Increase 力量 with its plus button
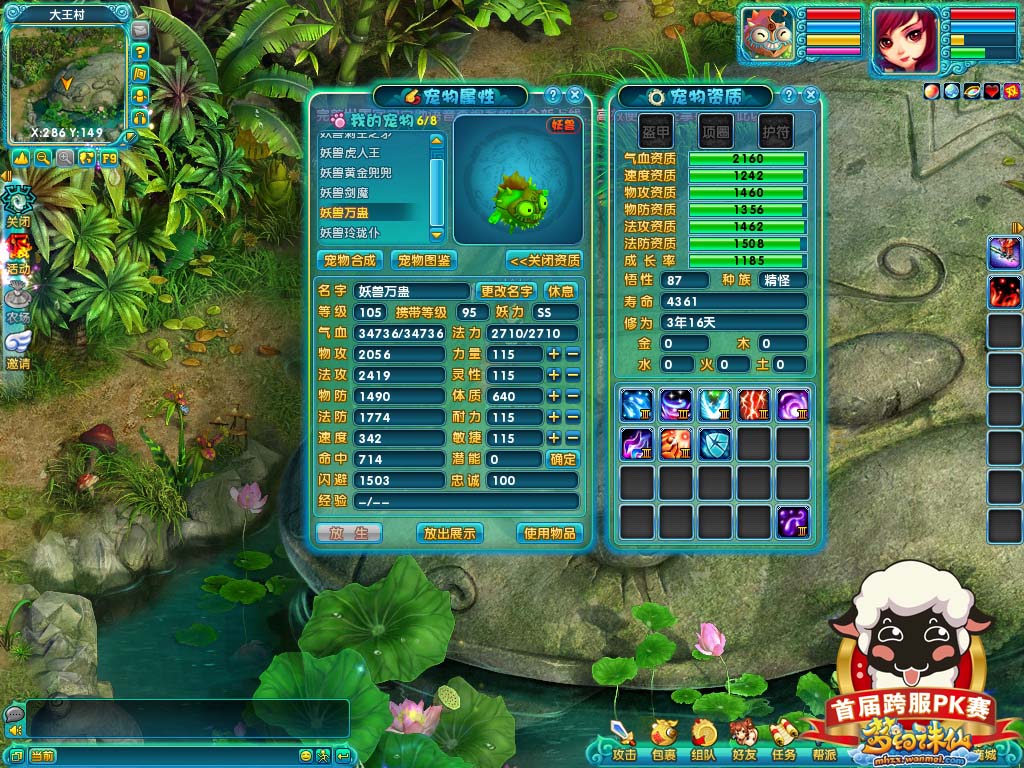 point(553,354)
